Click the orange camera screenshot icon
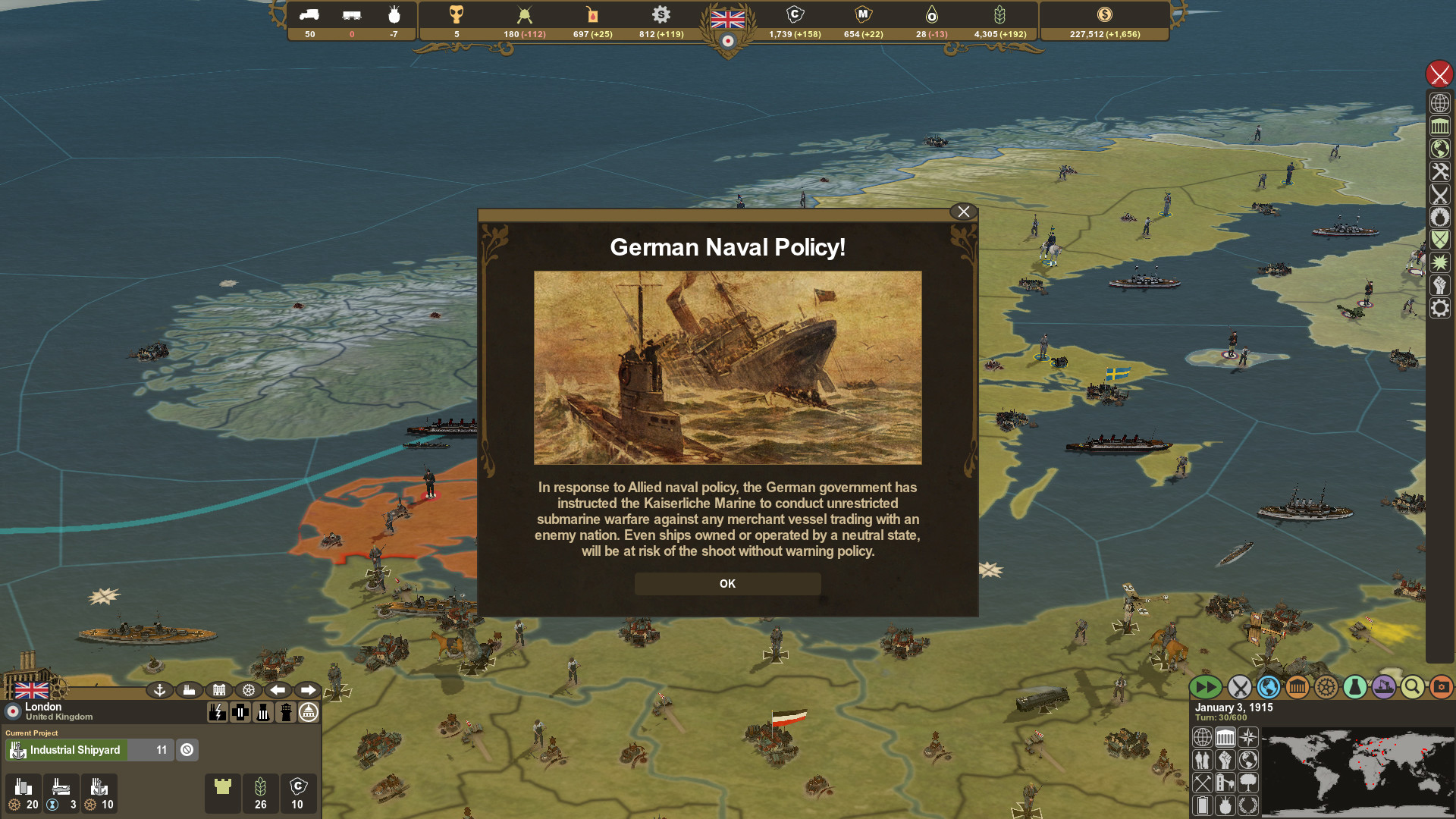1456x819 pixels. click(x=1440, y=688)
